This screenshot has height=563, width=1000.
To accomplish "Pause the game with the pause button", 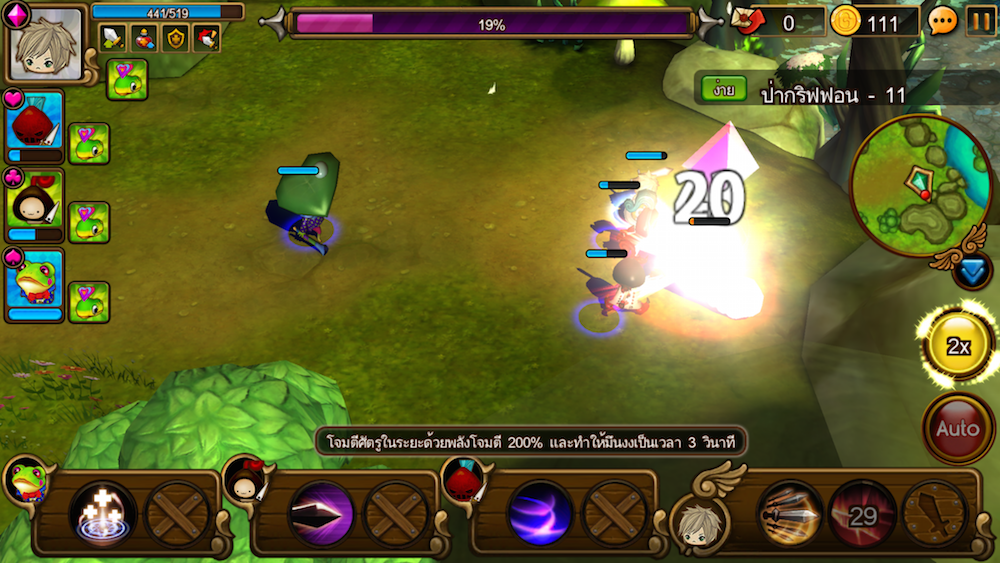I will click(x=980, y=21).
